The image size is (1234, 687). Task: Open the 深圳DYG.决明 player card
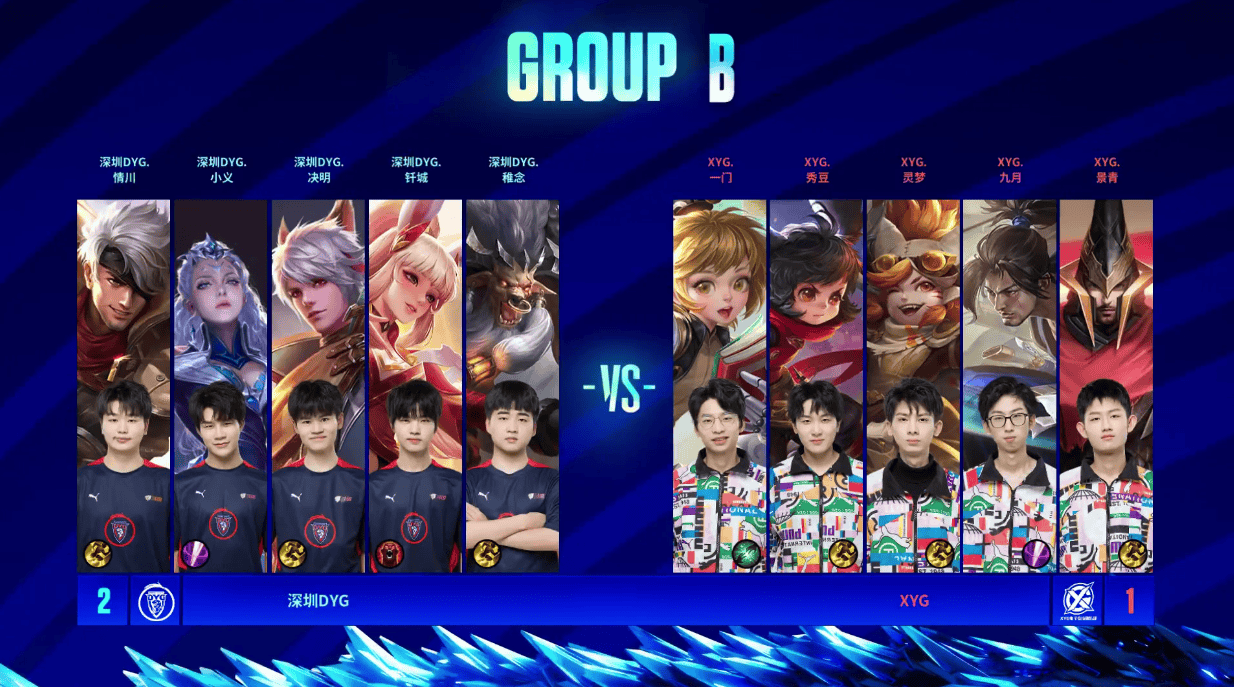(x=318, y=385)
